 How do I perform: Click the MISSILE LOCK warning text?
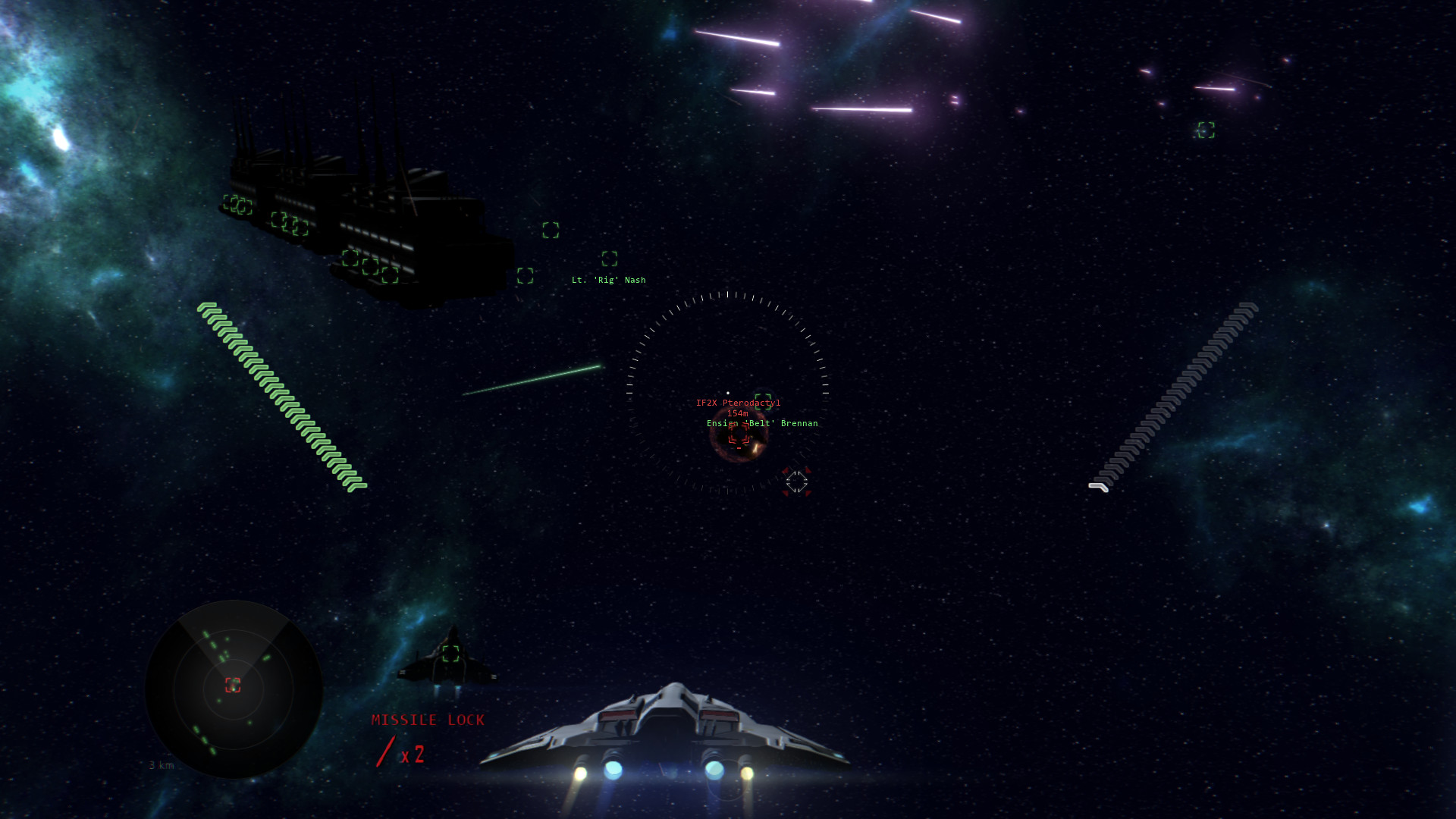[x=428, y=720]
